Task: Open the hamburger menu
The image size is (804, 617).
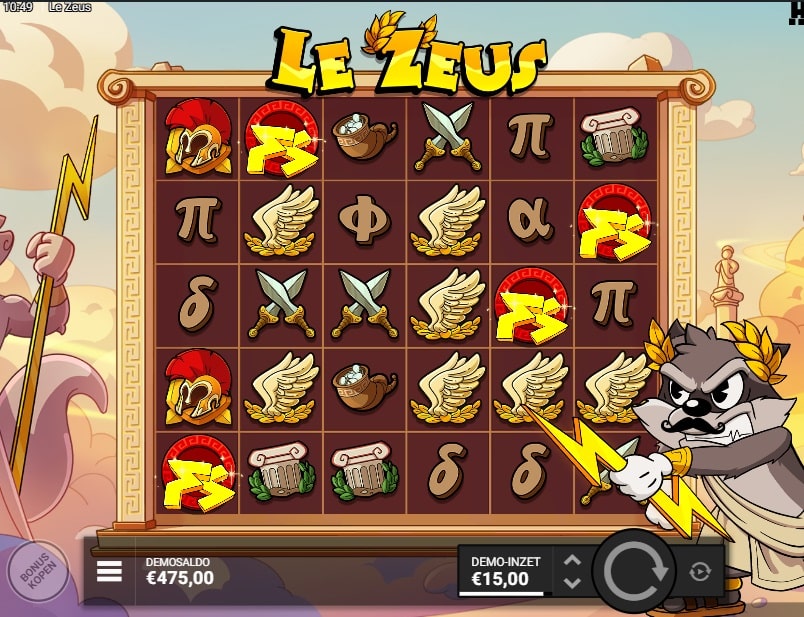Action: (x=109, y=571)
